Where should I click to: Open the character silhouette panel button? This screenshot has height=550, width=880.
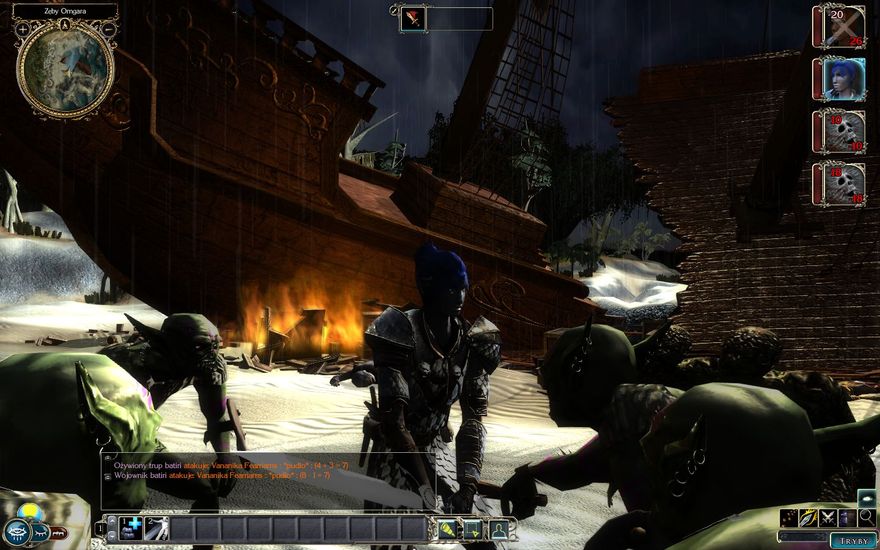(x=497, y=529)
